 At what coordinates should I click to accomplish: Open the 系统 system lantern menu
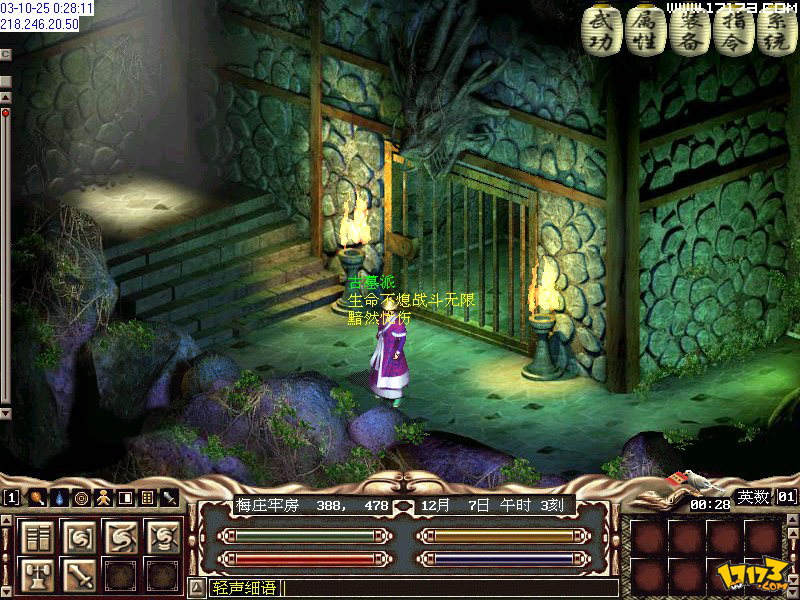[775, 30]
